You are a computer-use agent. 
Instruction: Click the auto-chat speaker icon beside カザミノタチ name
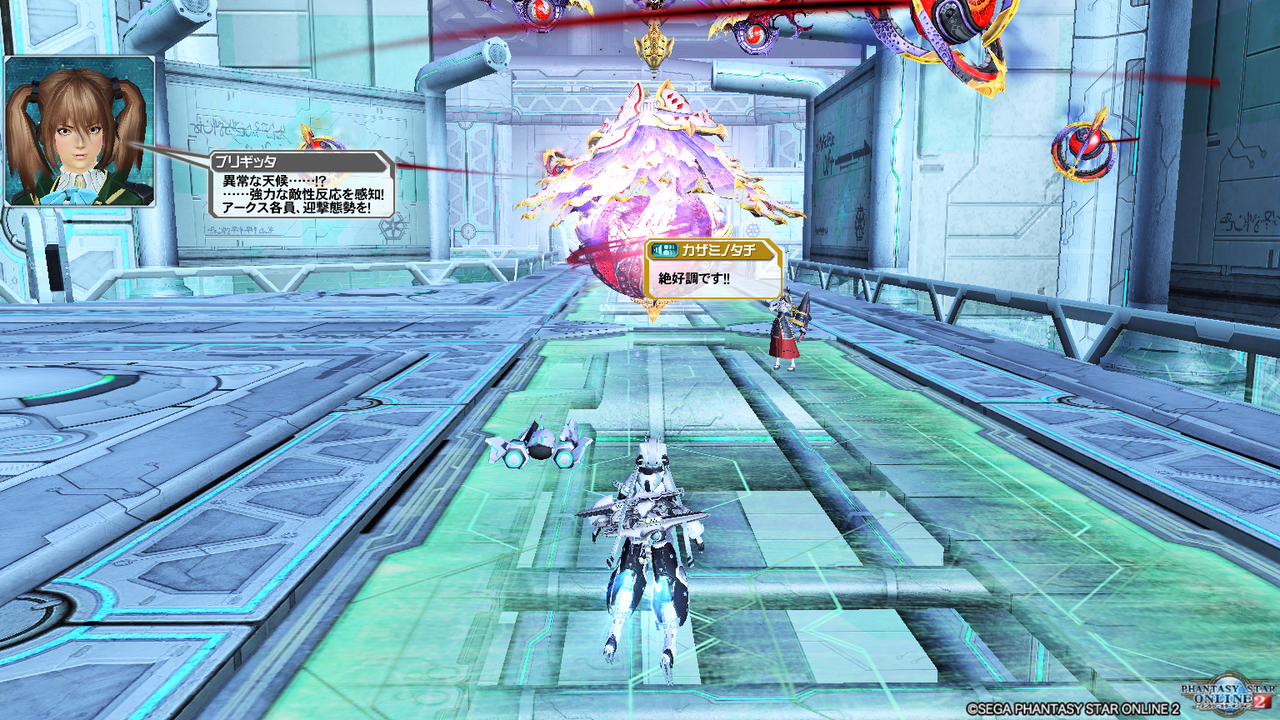[x=665, y=249]
